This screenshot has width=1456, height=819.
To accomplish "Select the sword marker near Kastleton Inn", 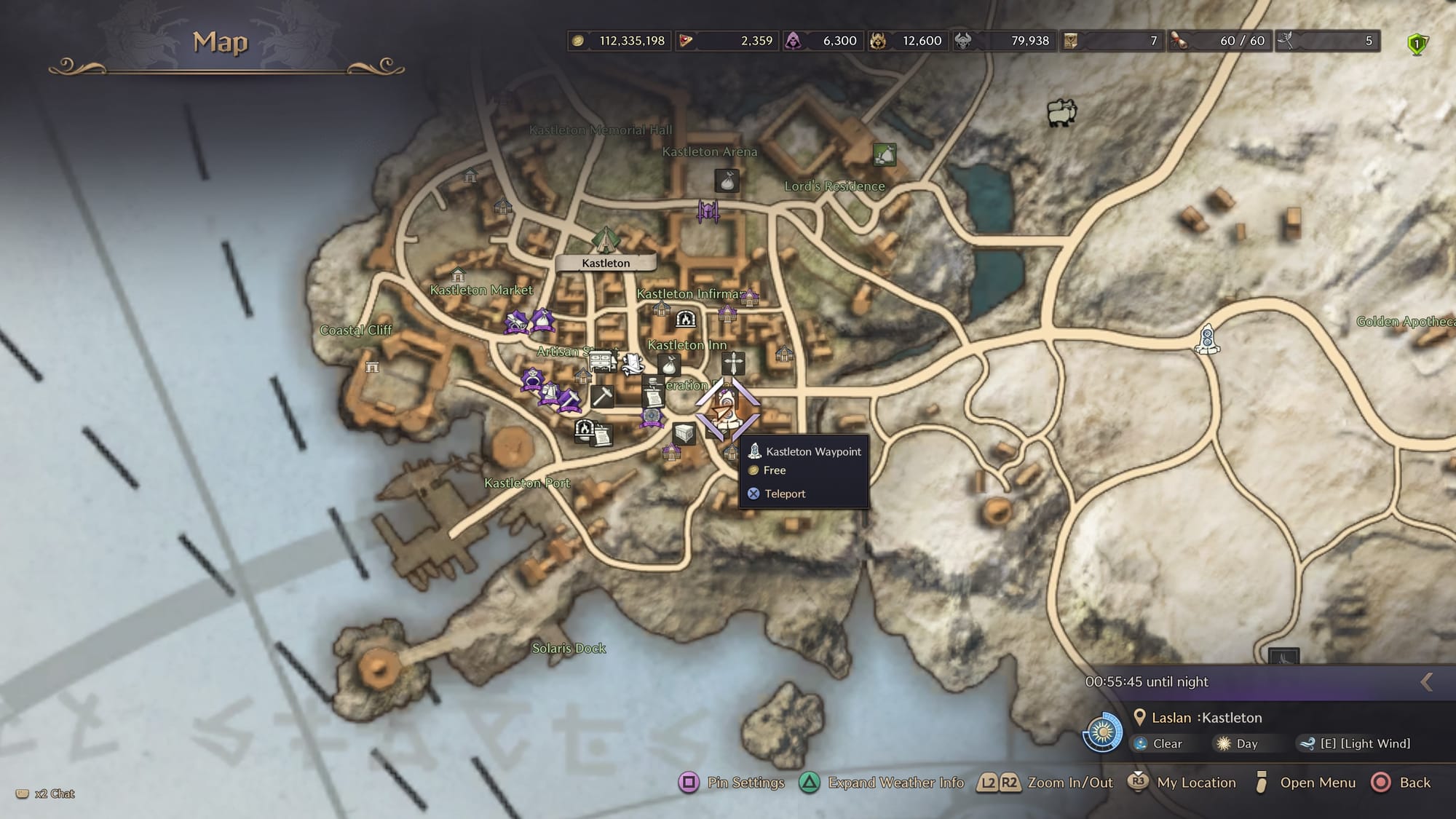I will tap(733, 363).
